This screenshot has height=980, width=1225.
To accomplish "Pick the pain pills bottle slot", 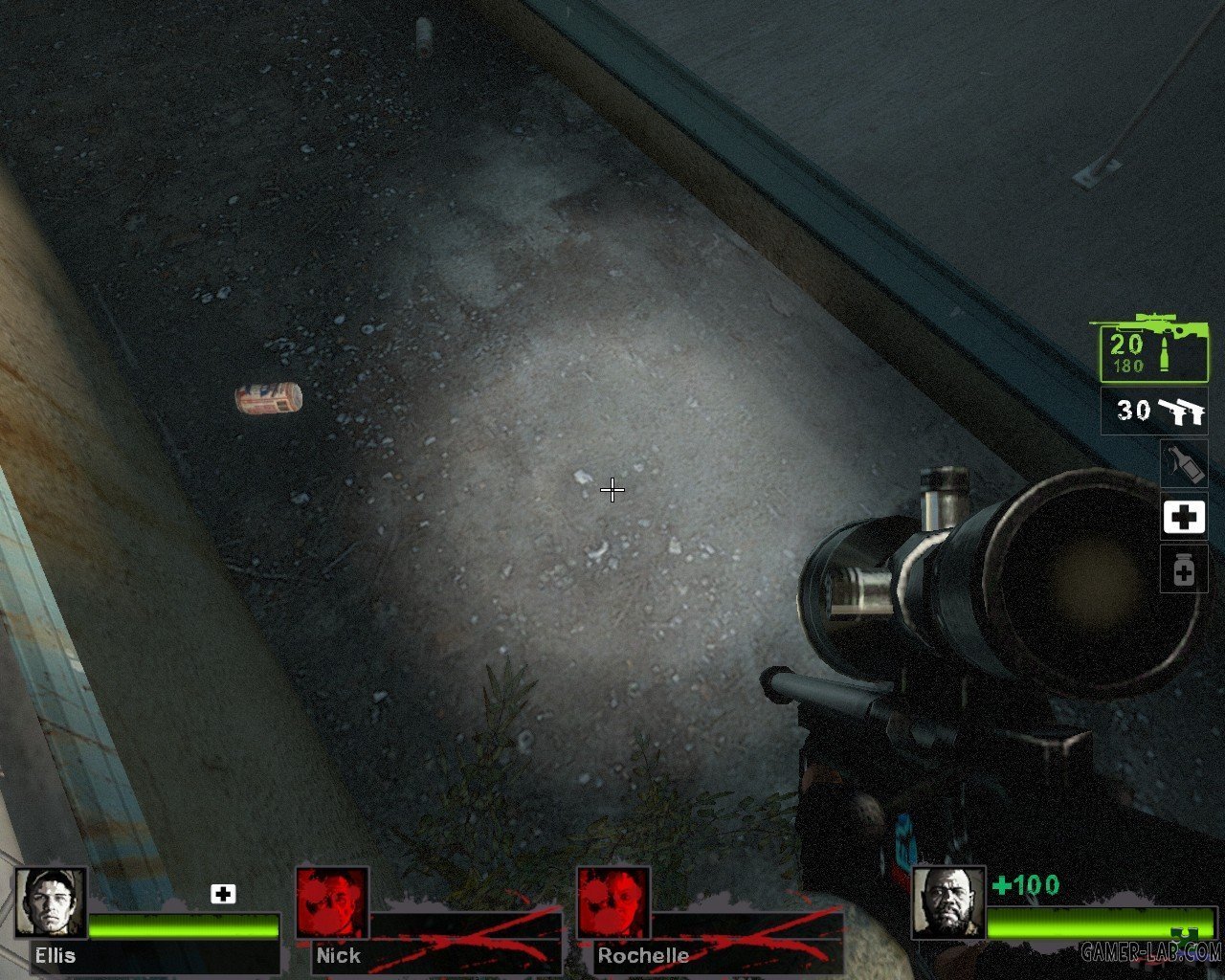I will [1184, 570].
